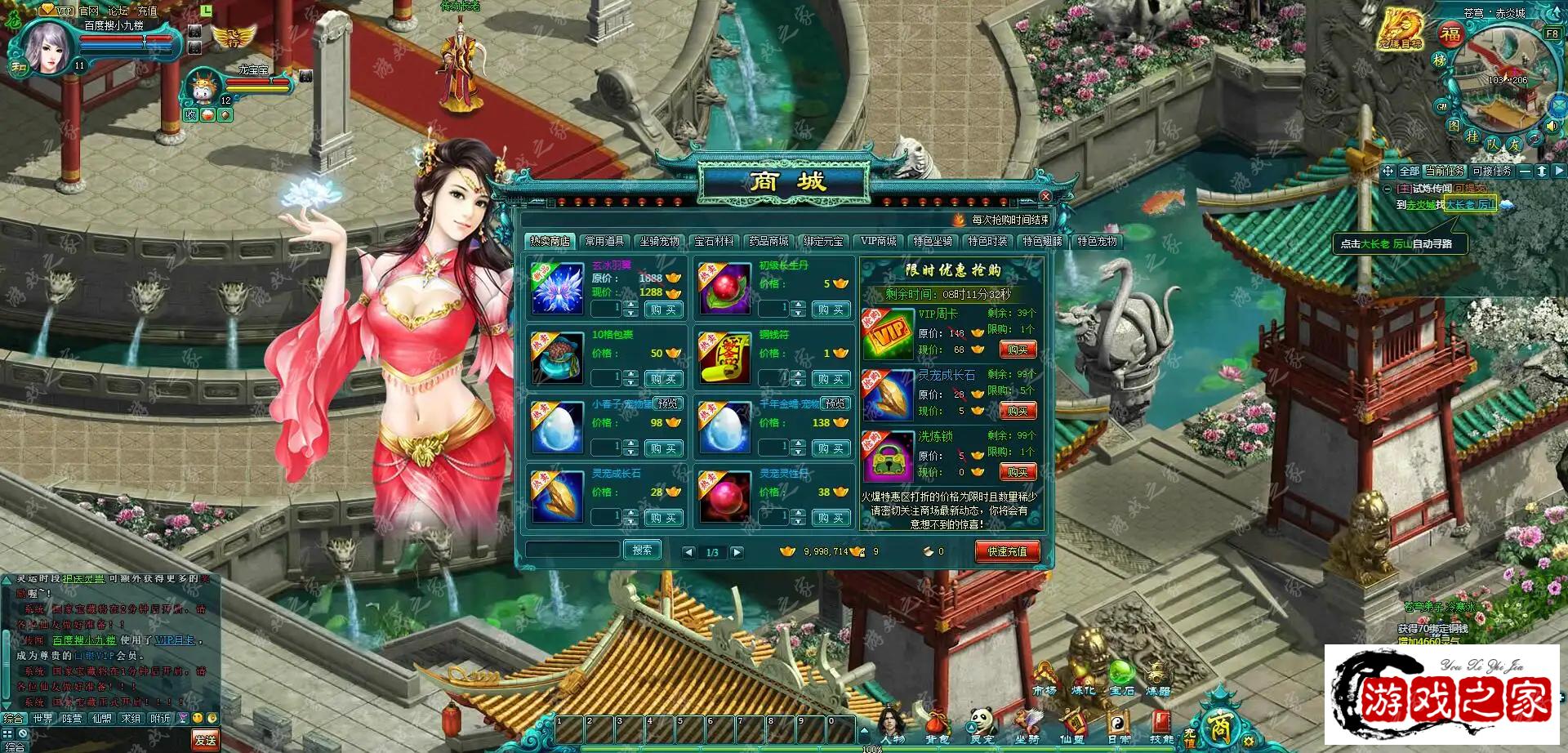Collapse the quest tracker with its minus button
The height and width of the screenshot is (753, 1568).
point(1525,172)
